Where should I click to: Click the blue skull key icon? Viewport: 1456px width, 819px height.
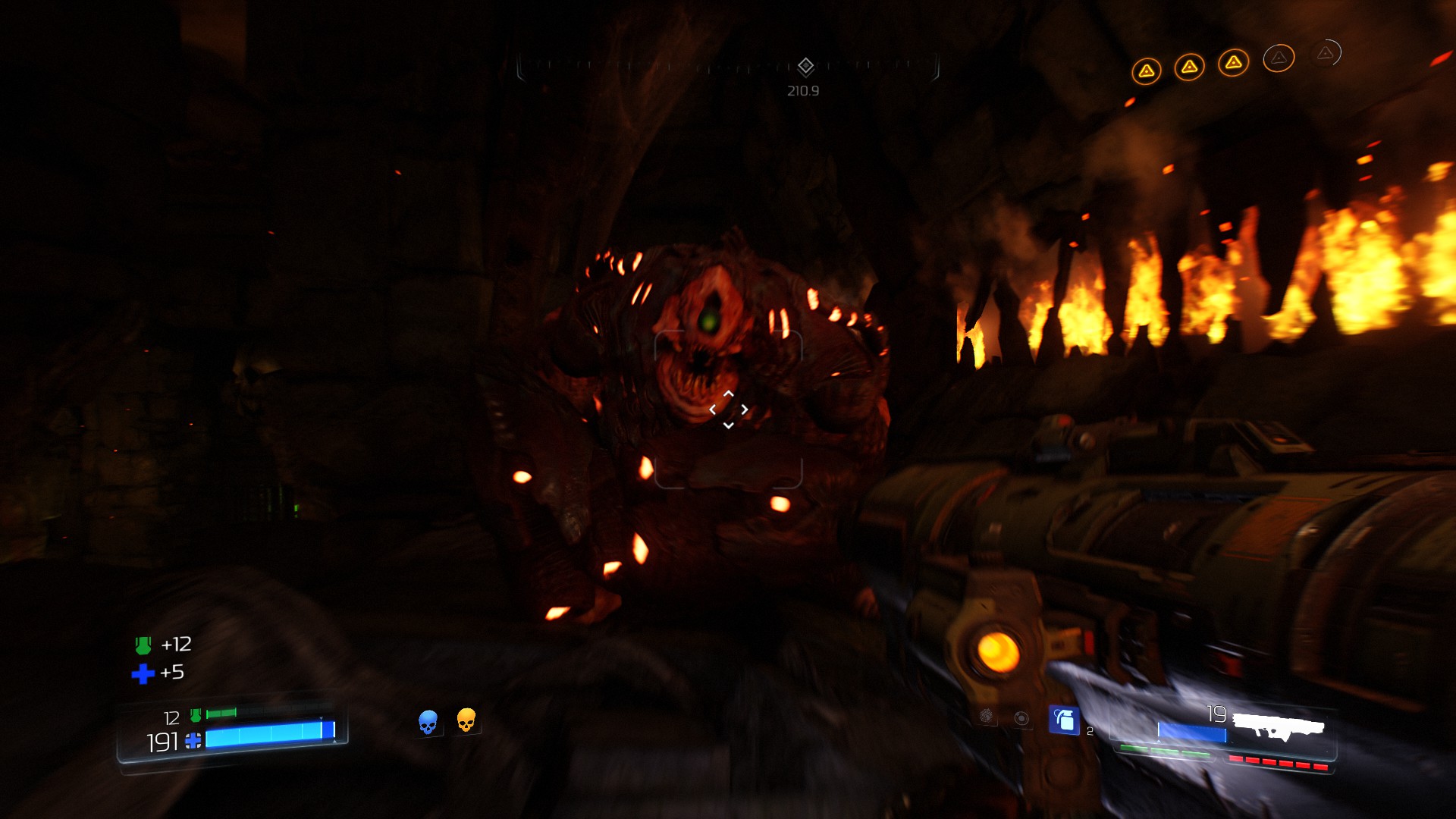428,721
